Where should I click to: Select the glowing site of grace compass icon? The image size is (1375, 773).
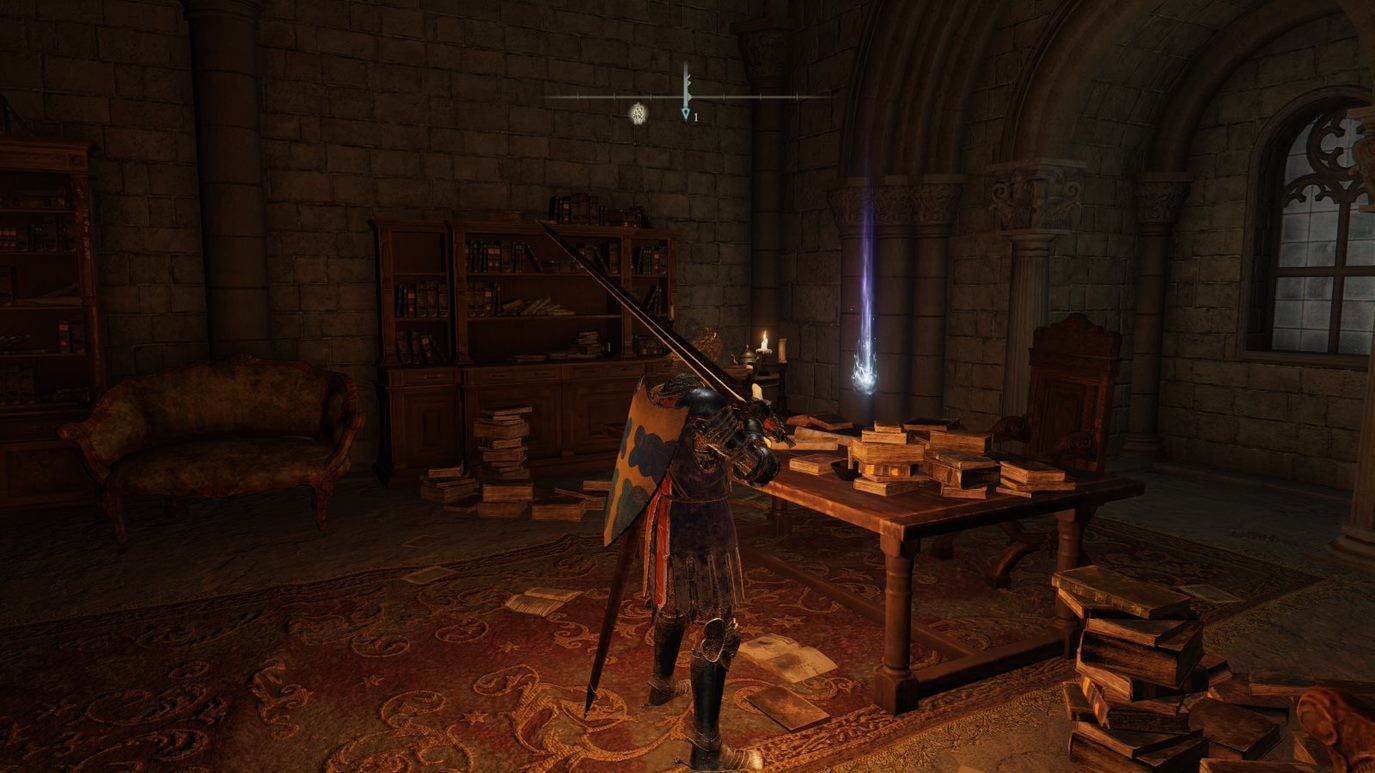[x=639, y=113]
